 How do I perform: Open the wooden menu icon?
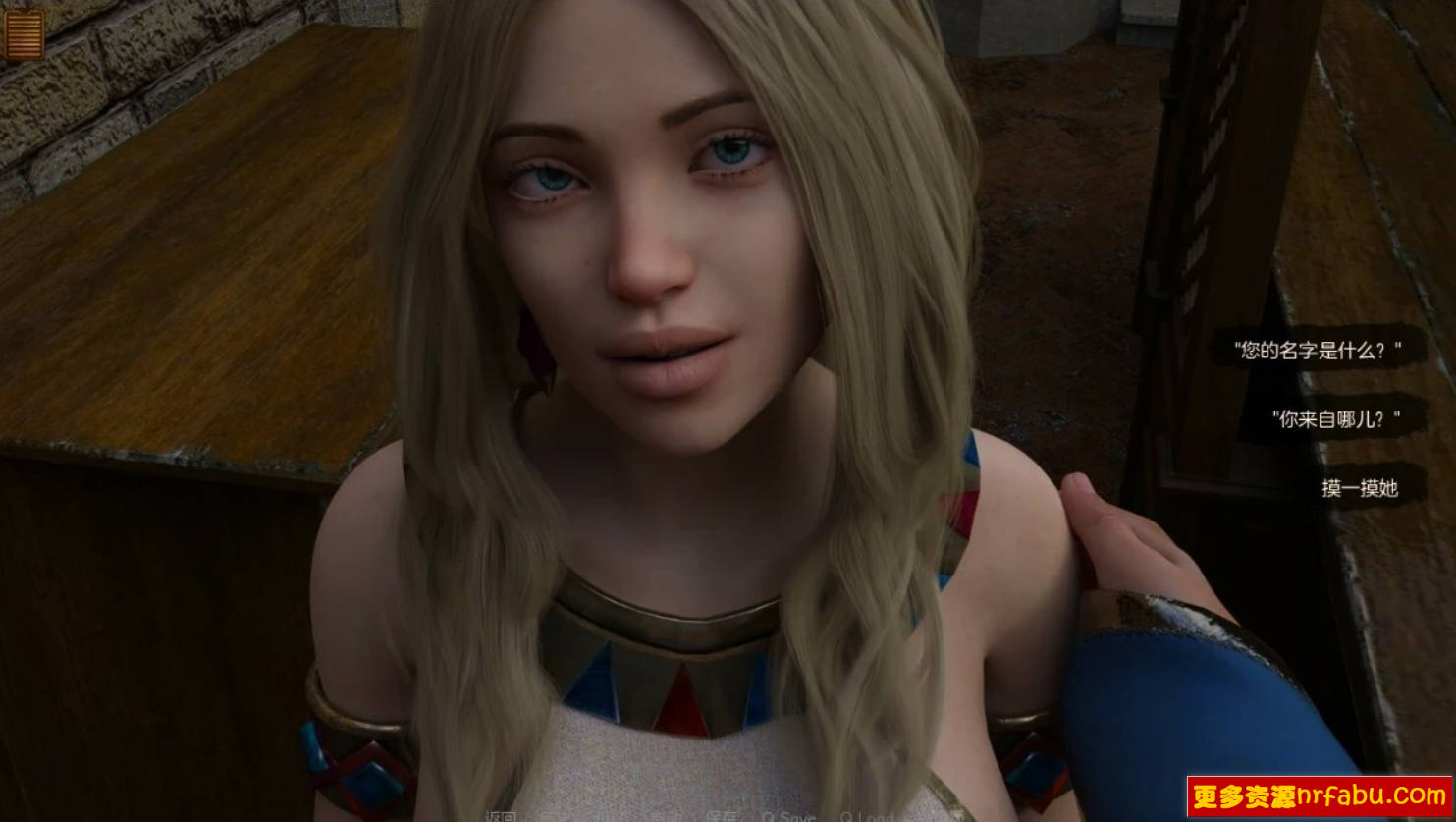pyautogui.click(x=24, y=34)
